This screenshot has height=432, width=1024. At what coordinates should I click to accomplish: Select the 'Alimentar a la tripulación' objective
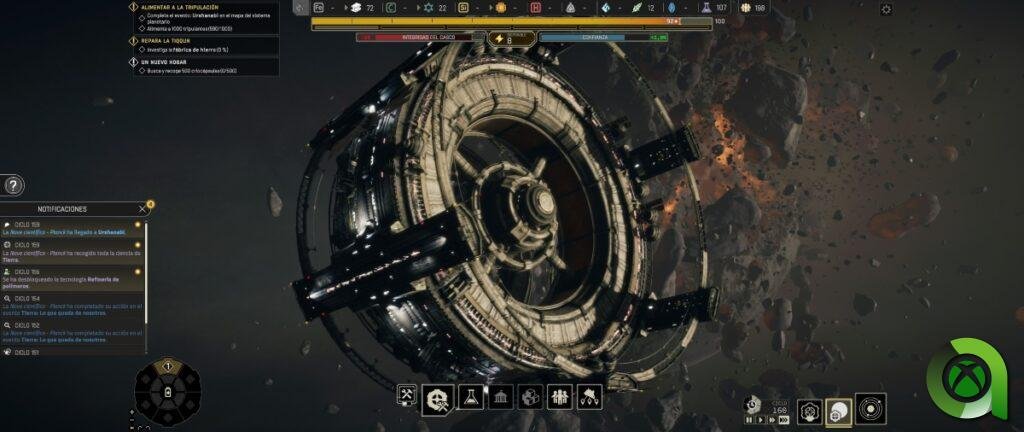180,7
